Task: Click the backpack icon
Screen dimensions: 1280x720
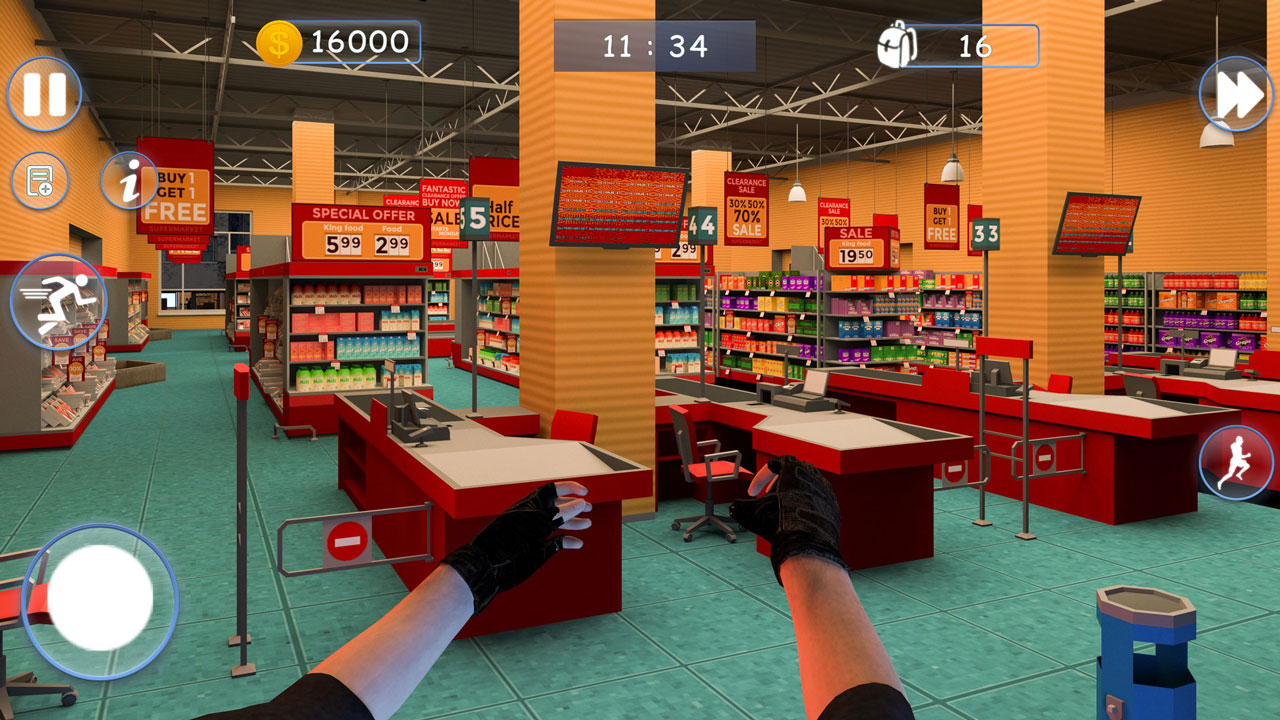Action: coord(898,42)
